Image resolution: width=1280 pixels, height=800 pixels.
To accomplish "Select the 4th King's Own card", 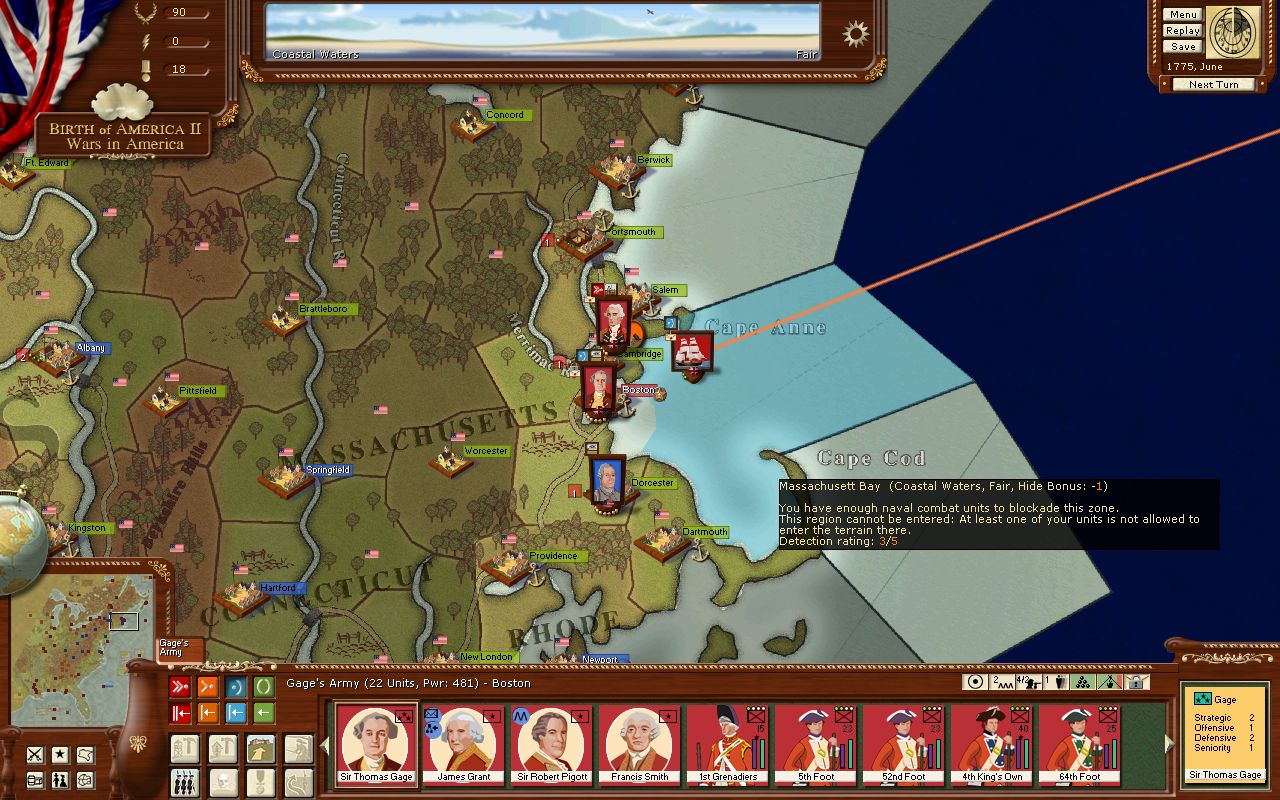I will point(991,745).
